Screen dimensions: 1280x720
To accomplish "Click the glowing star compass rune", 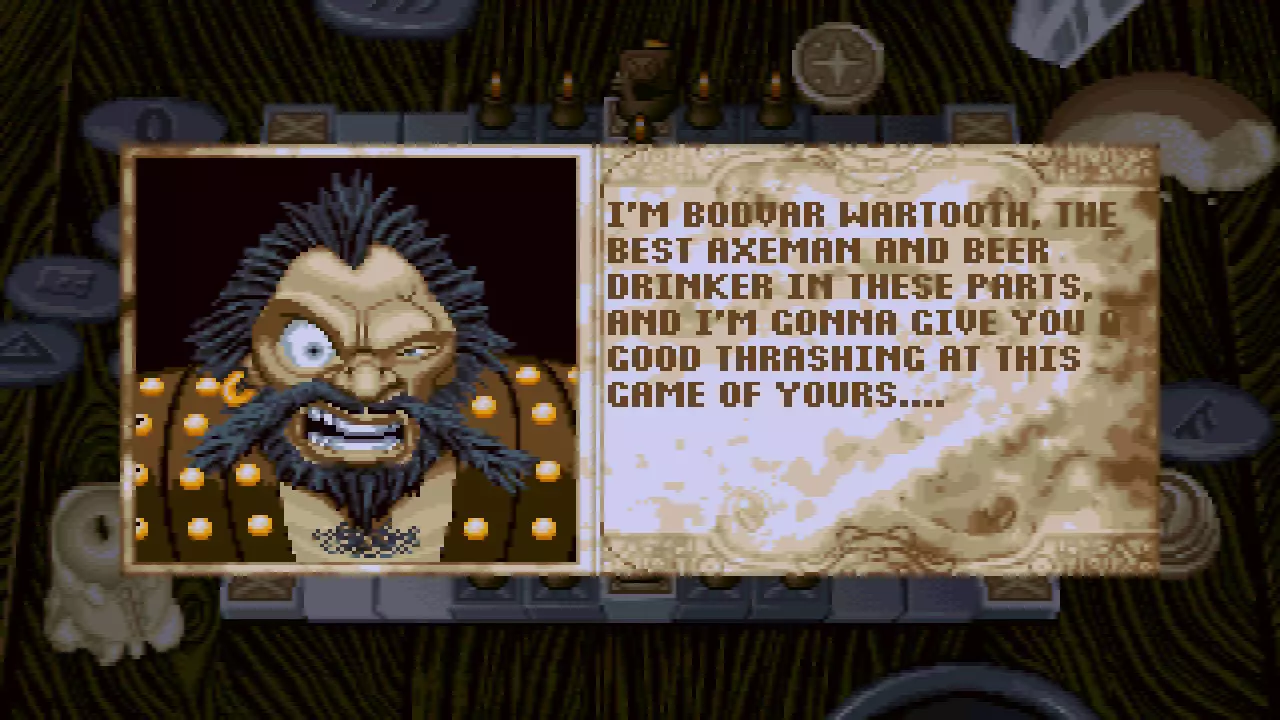I will point(838,65).
